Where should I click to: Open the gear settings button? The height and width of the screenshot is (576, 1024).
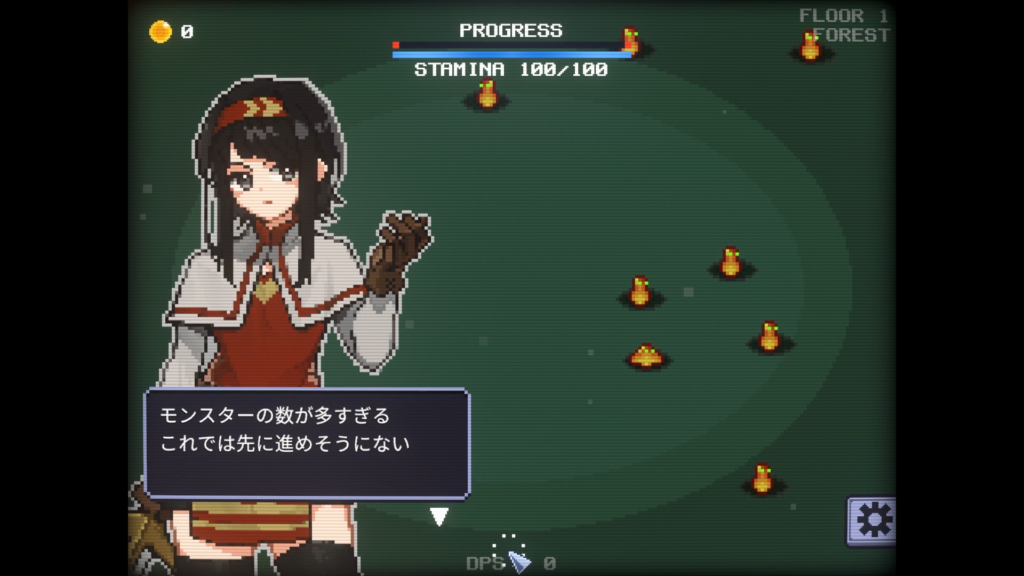872,520
